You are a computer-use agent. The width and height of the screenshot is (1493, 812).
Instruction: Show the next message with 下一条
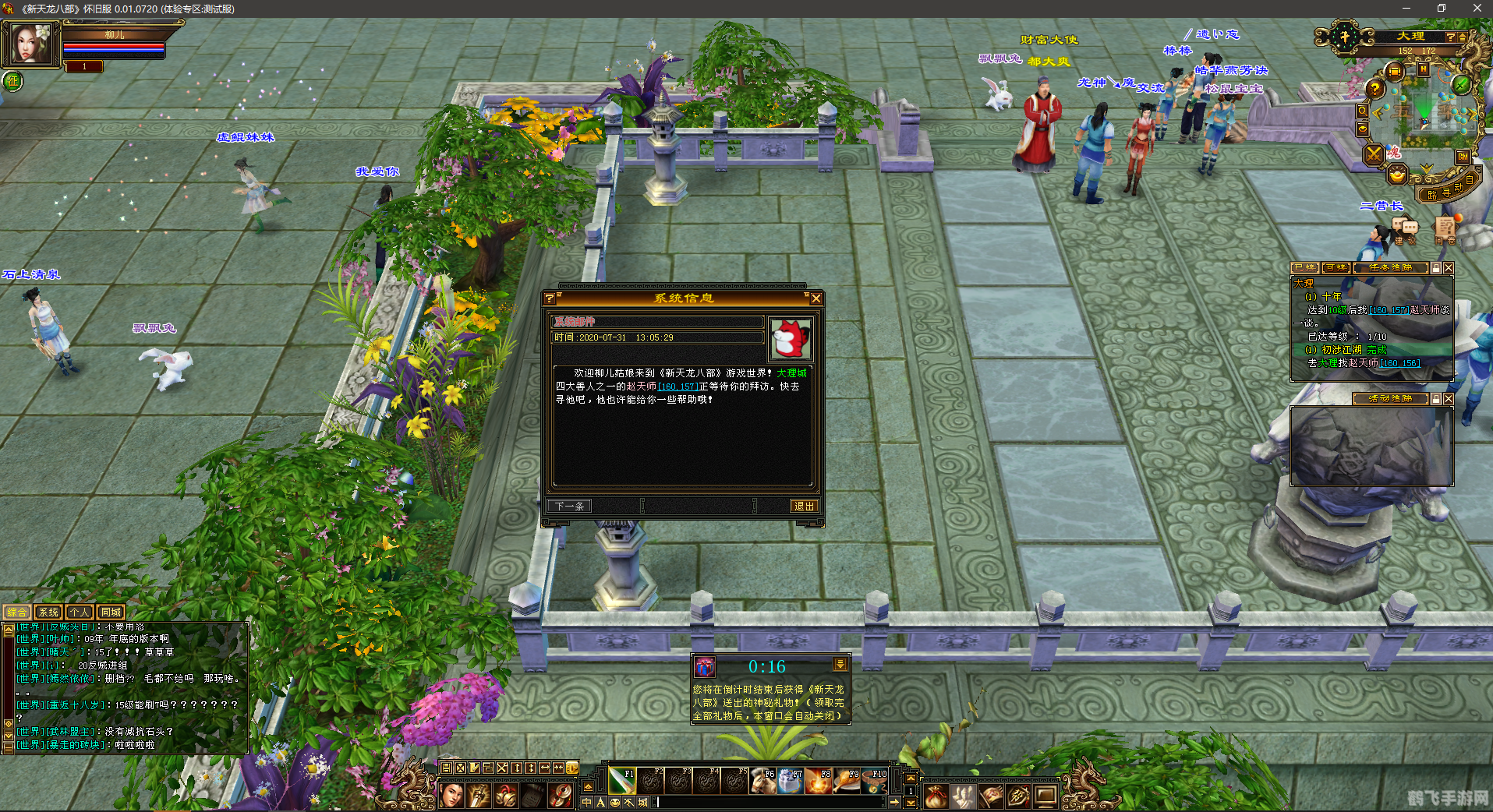click(x=570, y=507)
